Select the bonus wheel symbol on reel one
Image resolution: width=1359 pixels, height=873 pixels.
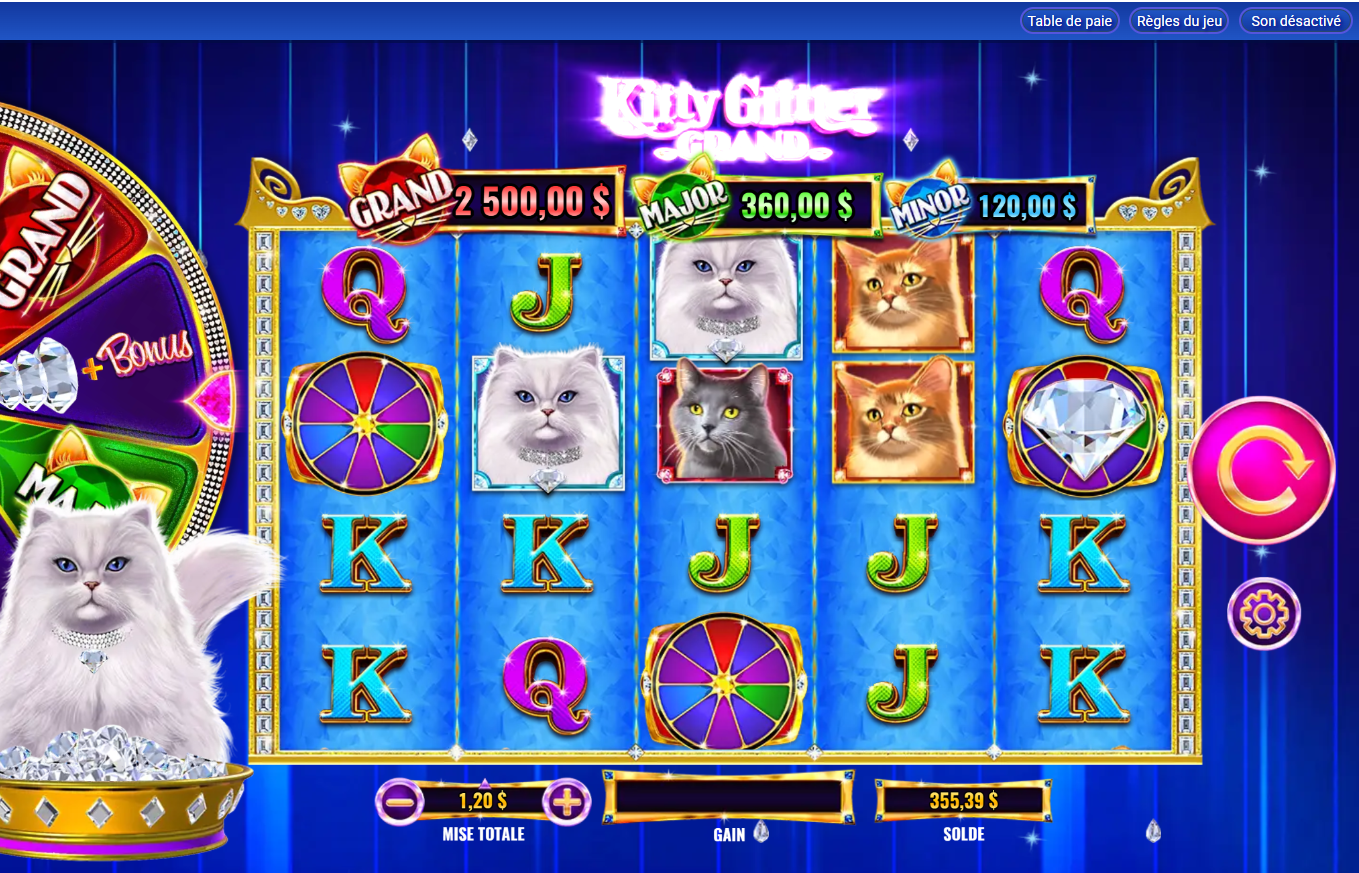pos(365,427)
